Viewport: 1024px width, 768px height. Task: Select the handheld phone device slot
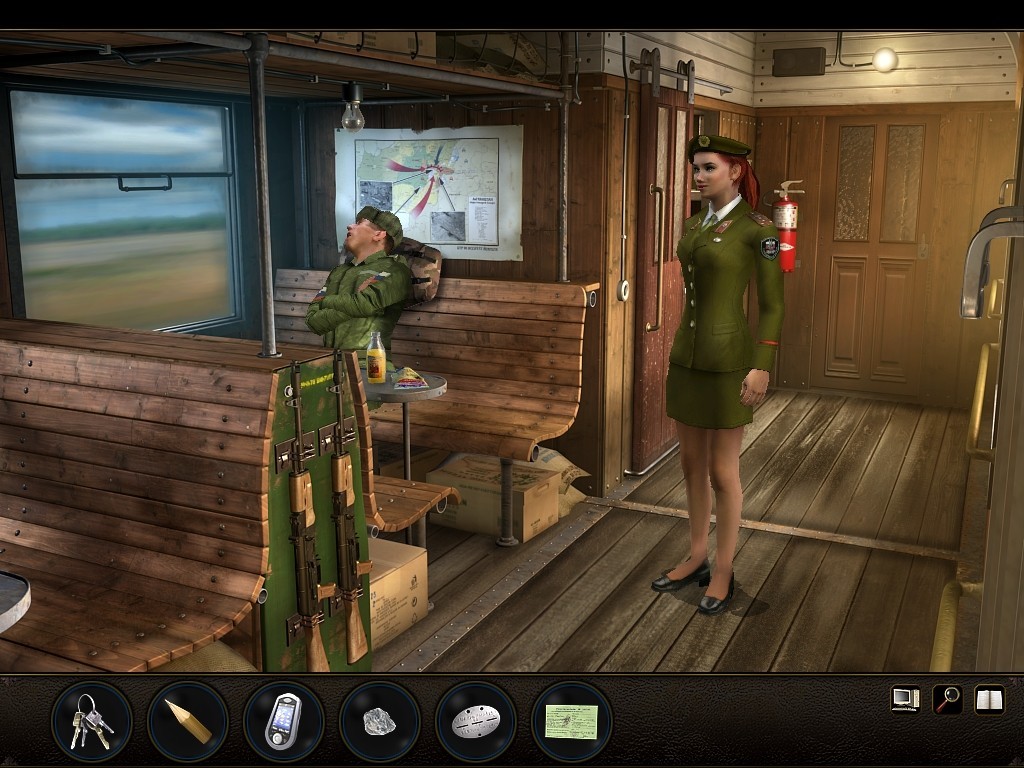pos(283,721)
